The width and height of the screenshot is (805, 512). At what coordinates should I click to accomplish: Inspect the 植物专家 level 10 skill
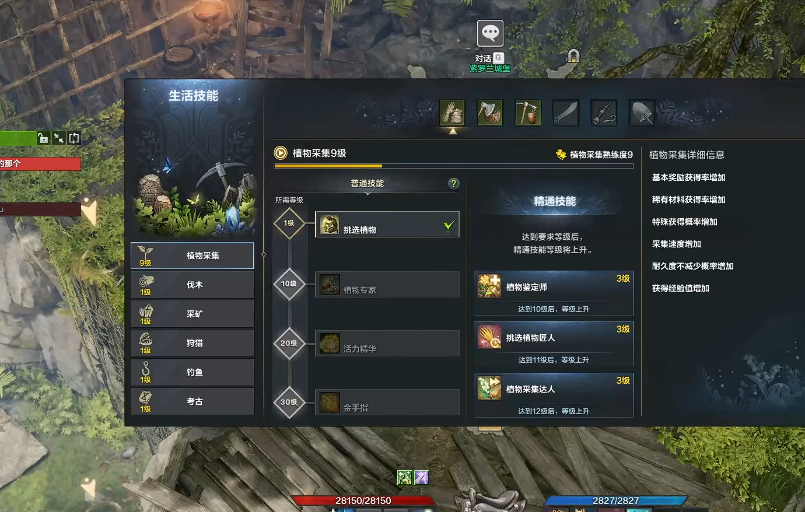tap(388, 285)
